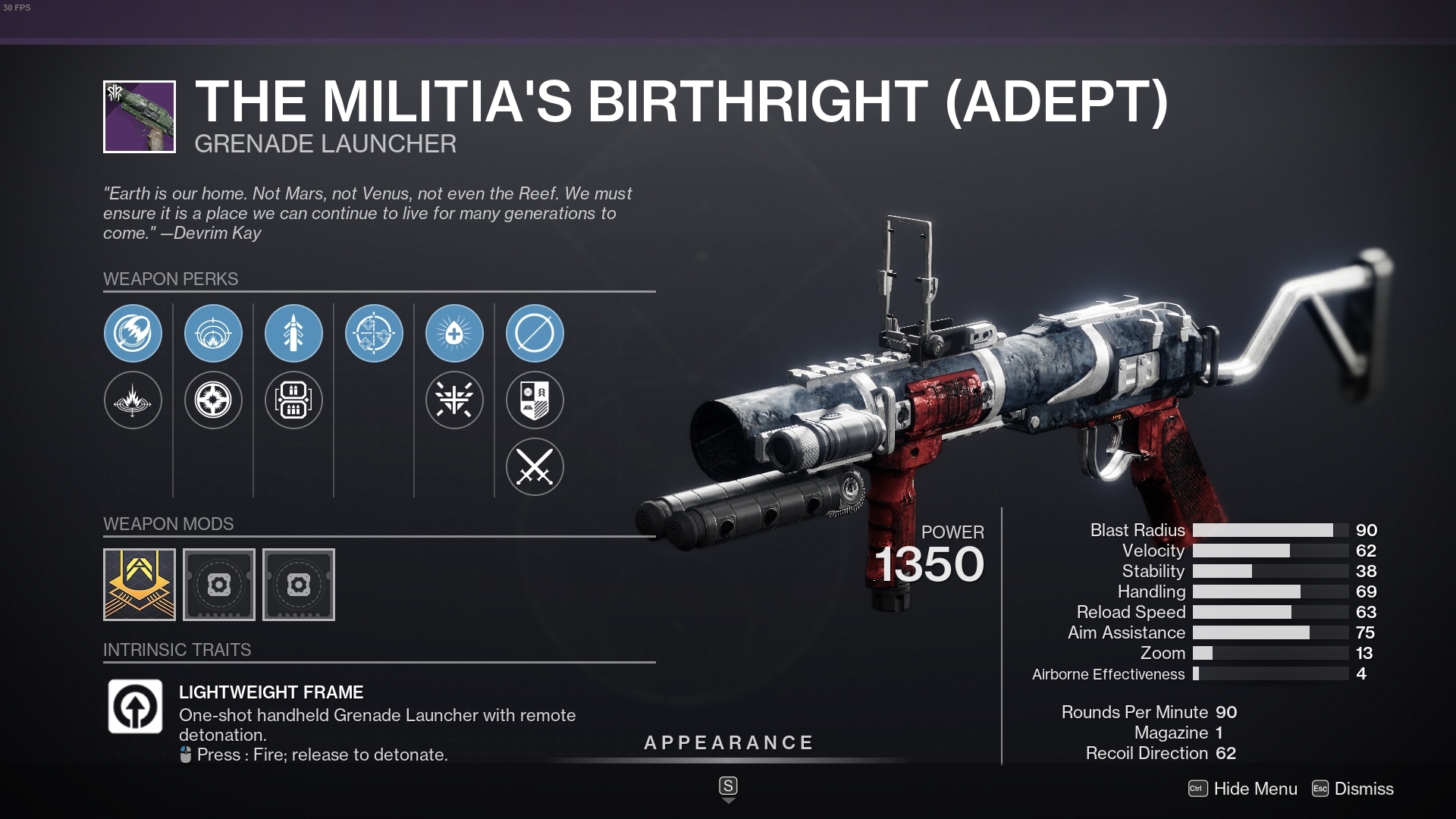The height and width of the screenshot is (819, 1456).
Task: Toggle the appended magazine perk in third column
Action: coord(293,400)
